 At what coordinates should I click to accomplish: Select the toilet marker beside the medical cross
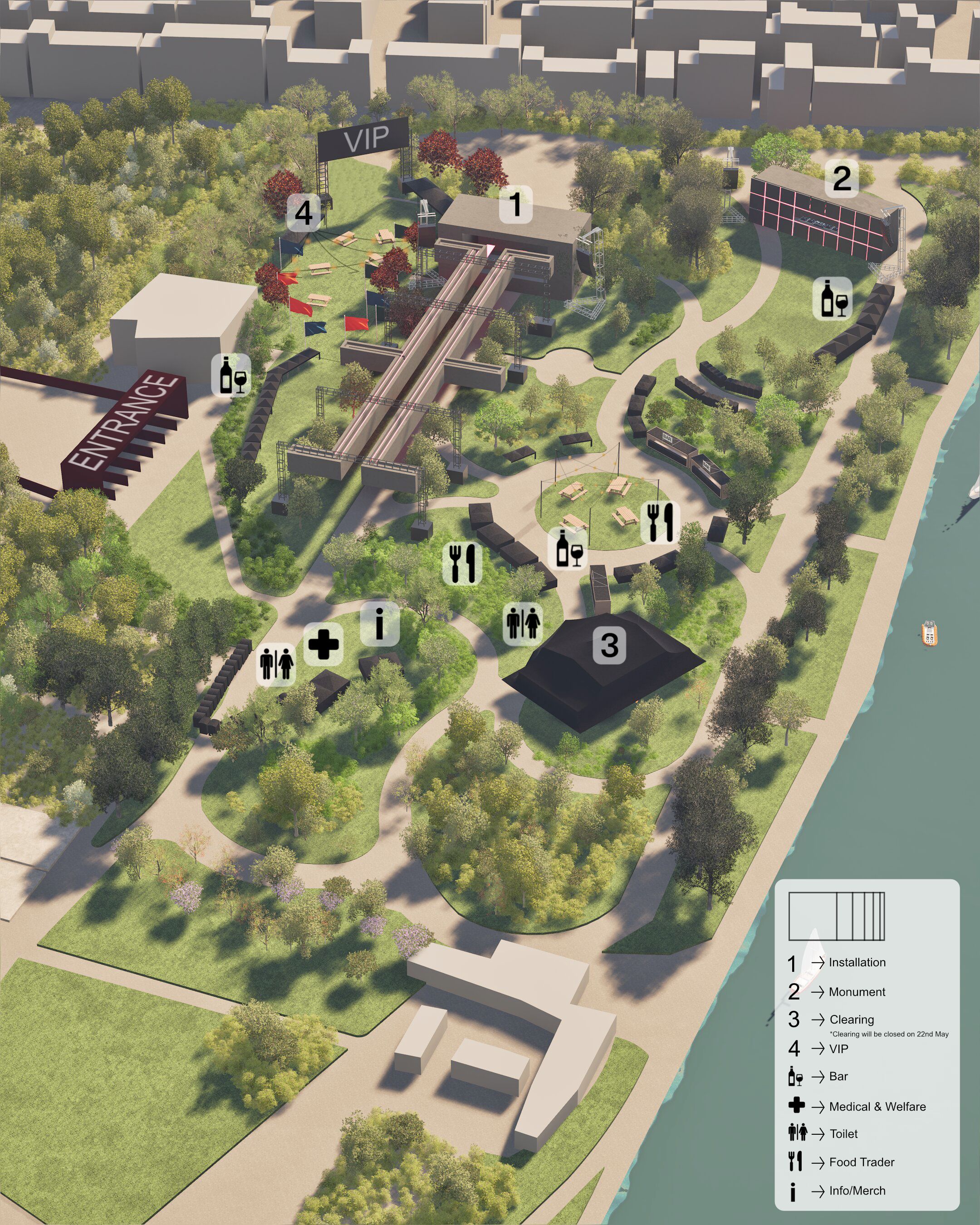(x=277, y=664)
